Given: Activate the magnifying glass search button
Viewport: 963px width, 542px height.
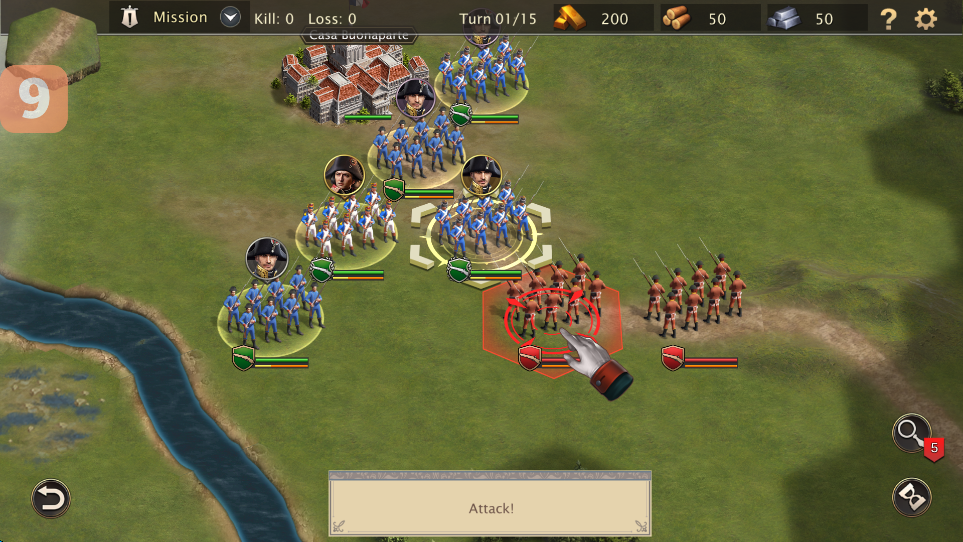Looking at the screenshot, I should click(911, 433).
